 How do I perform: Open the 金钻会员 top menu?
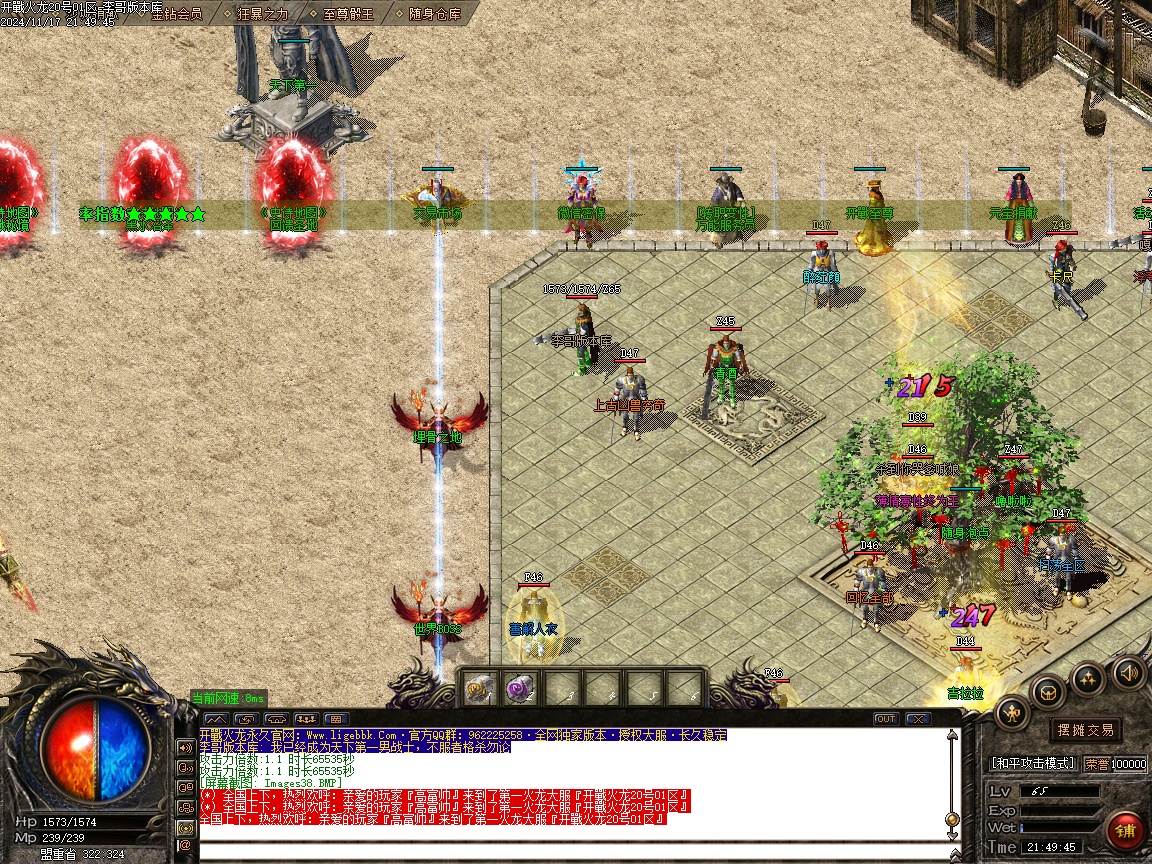coord(176,14)
